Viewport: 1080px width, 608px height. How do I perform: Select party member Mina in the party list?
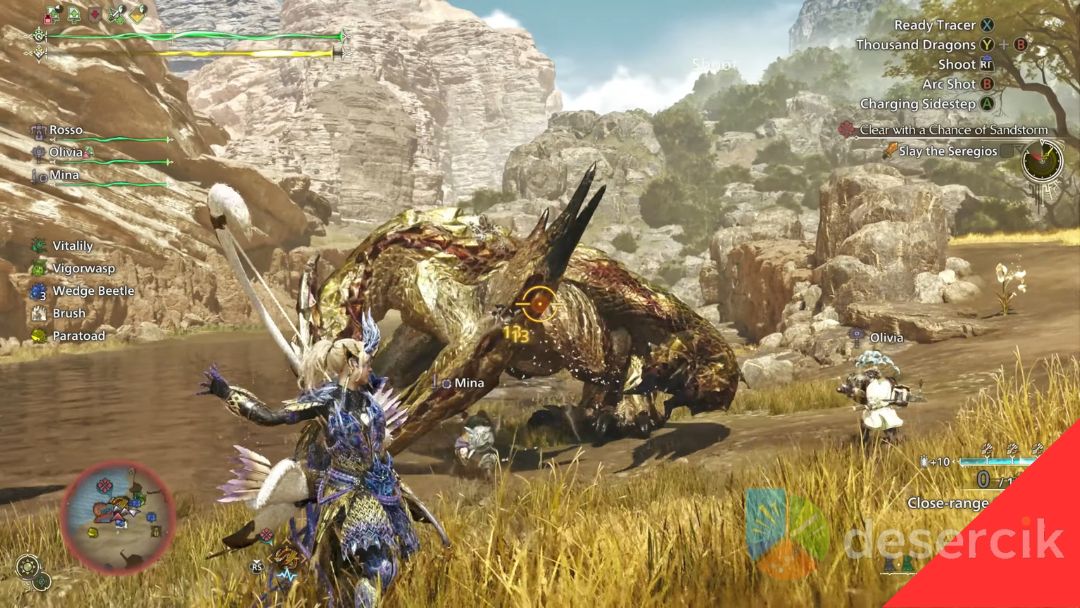point(64,176)
